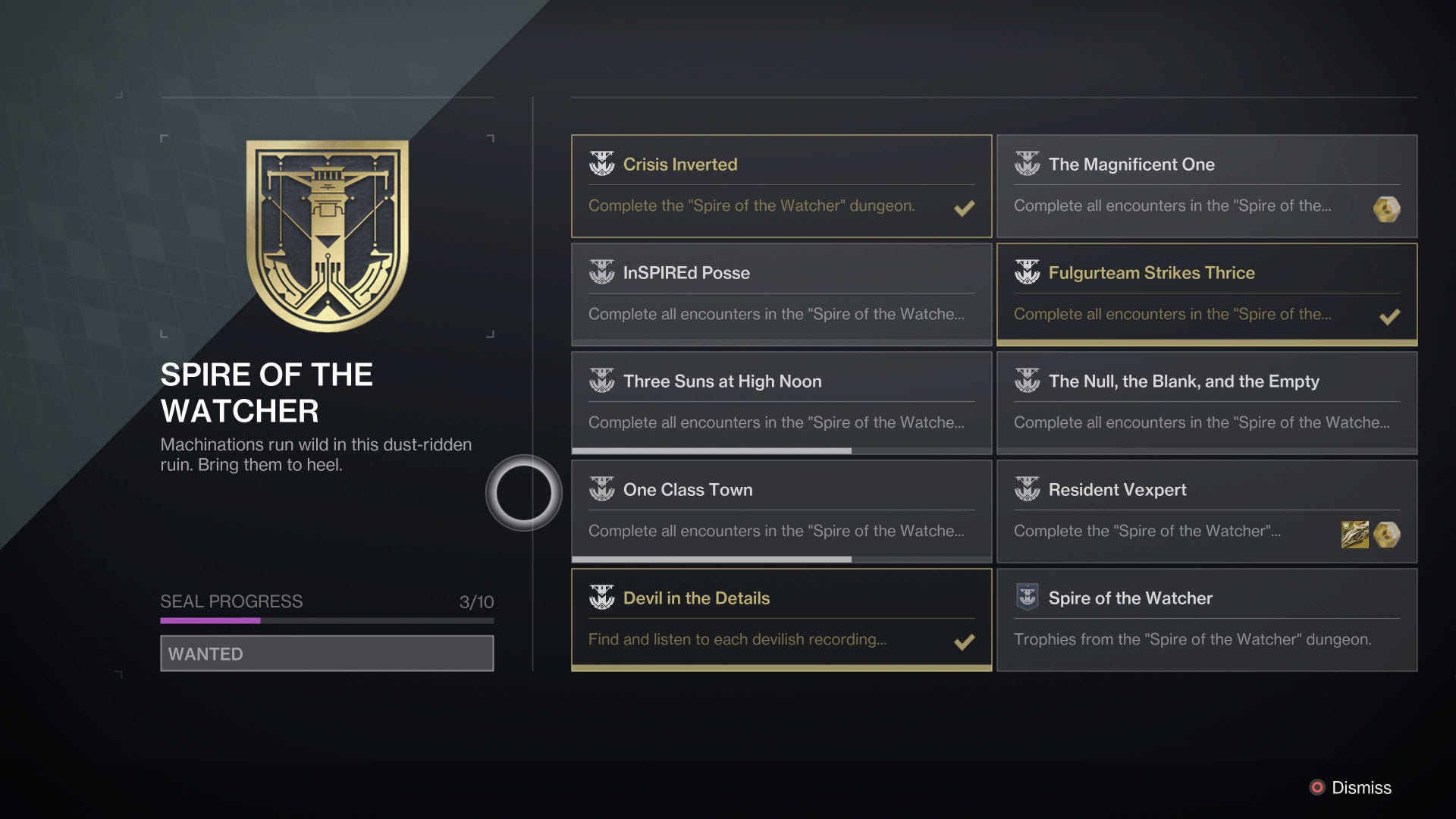The image size is (1456, 819).
Task: Expand the InSPIREd Posse triumph details
Action: pos(781,293)
